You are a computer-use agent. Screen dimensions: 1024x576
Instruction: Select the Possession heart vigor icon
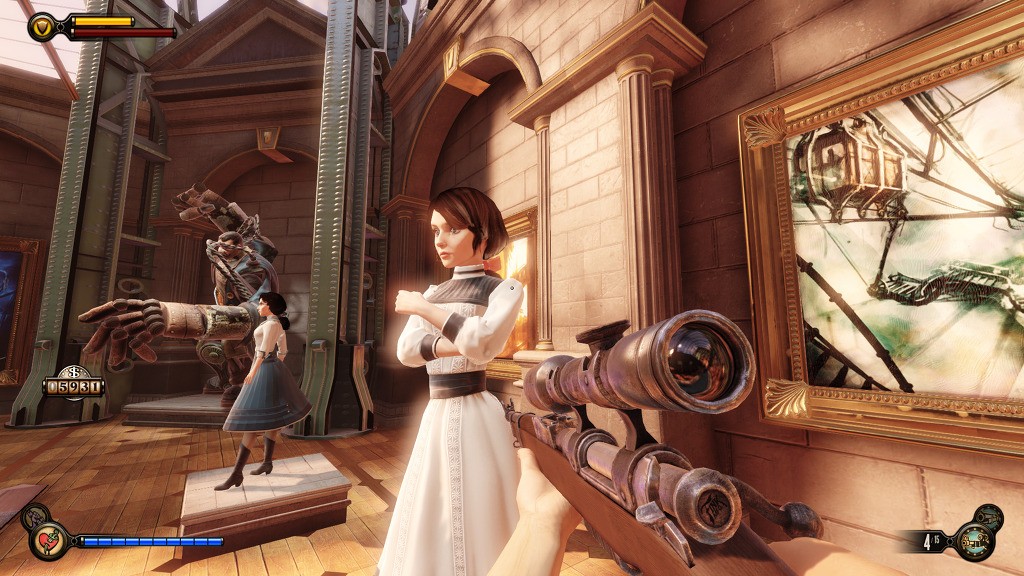pyautogui.click(x=49, y=540)
